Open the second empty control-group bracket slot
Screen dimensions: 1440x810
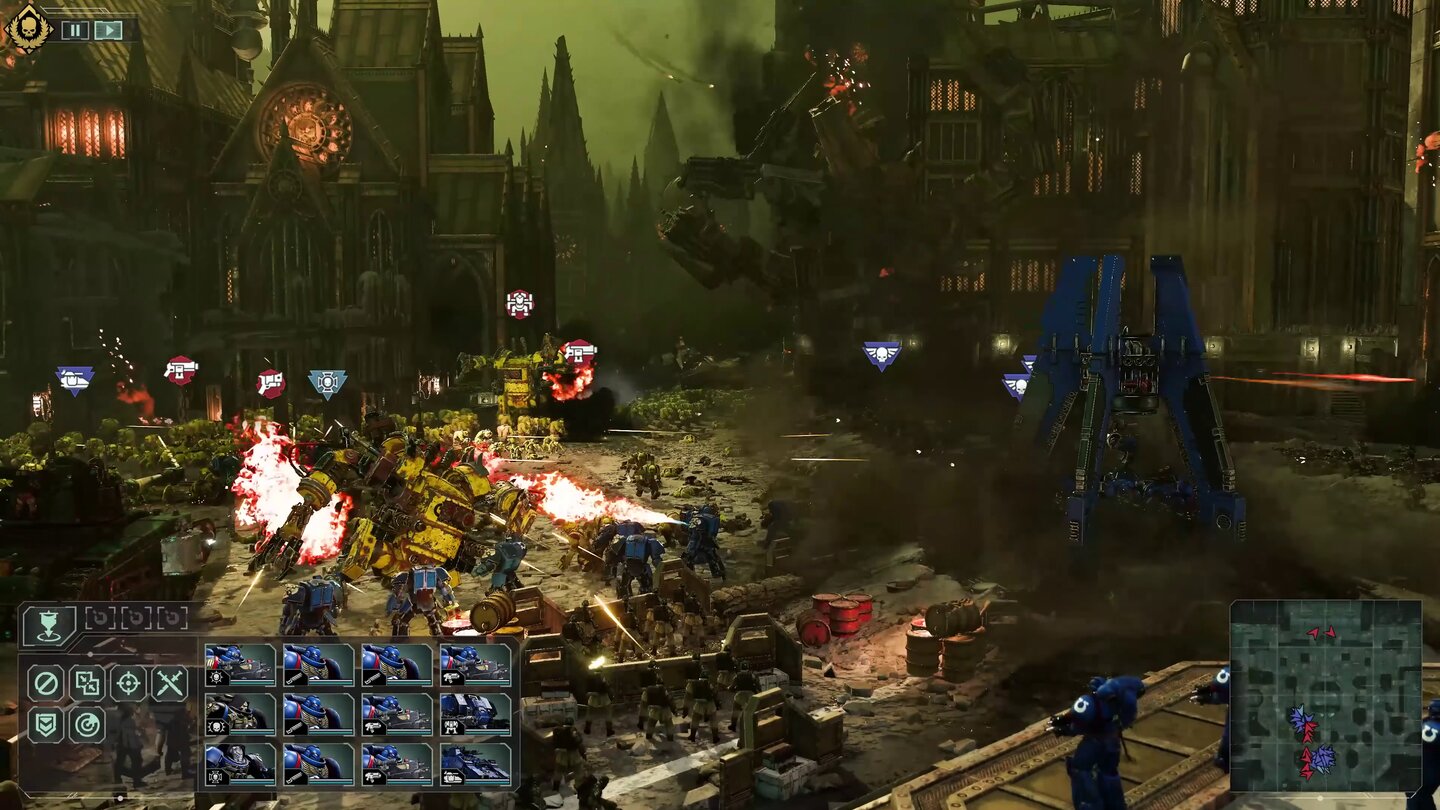point(137,618)
